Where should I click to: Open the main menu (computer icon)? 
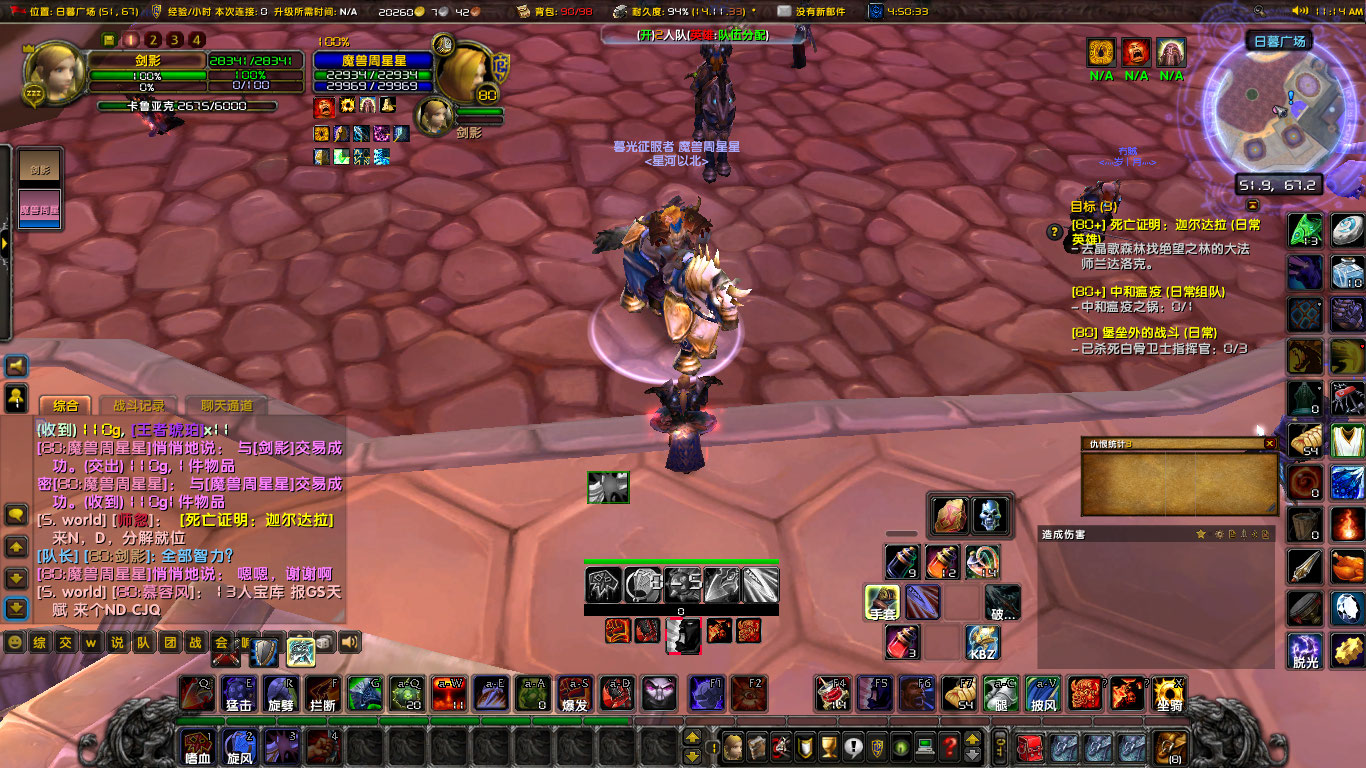coord(926,748)
